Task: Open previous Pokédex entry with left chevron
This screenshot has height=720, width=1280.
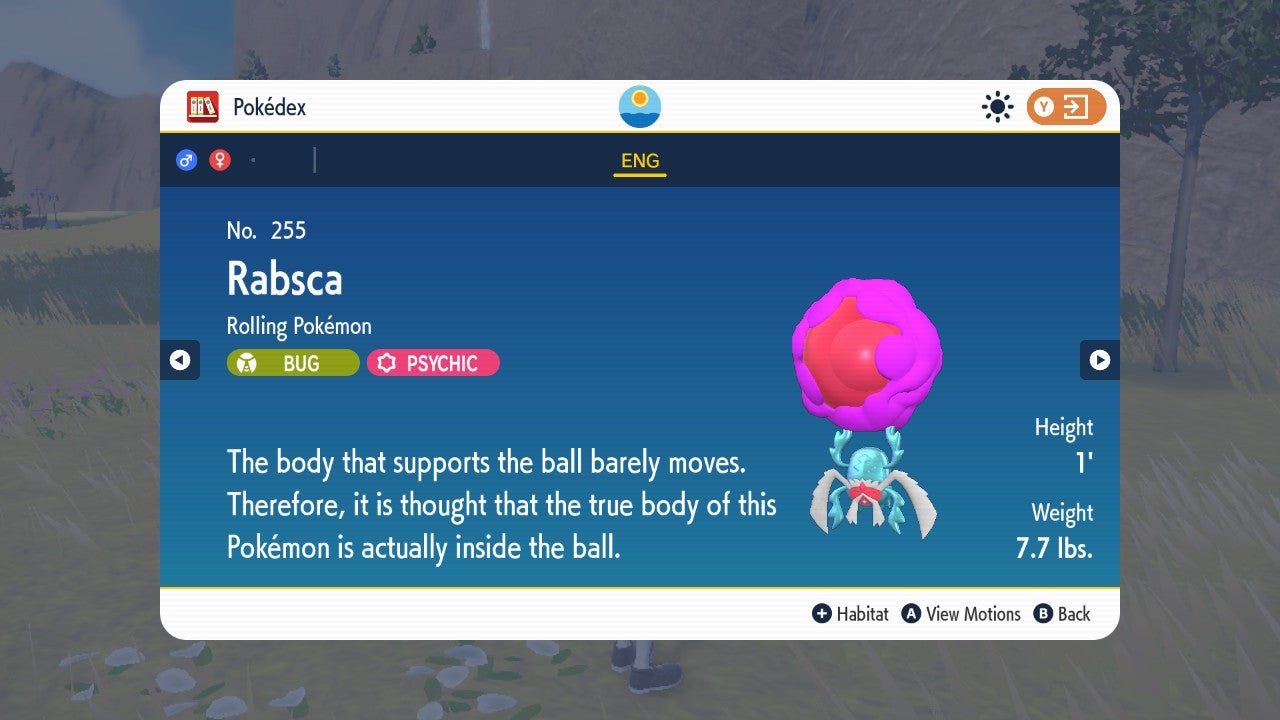Action: tap(180, 360)
